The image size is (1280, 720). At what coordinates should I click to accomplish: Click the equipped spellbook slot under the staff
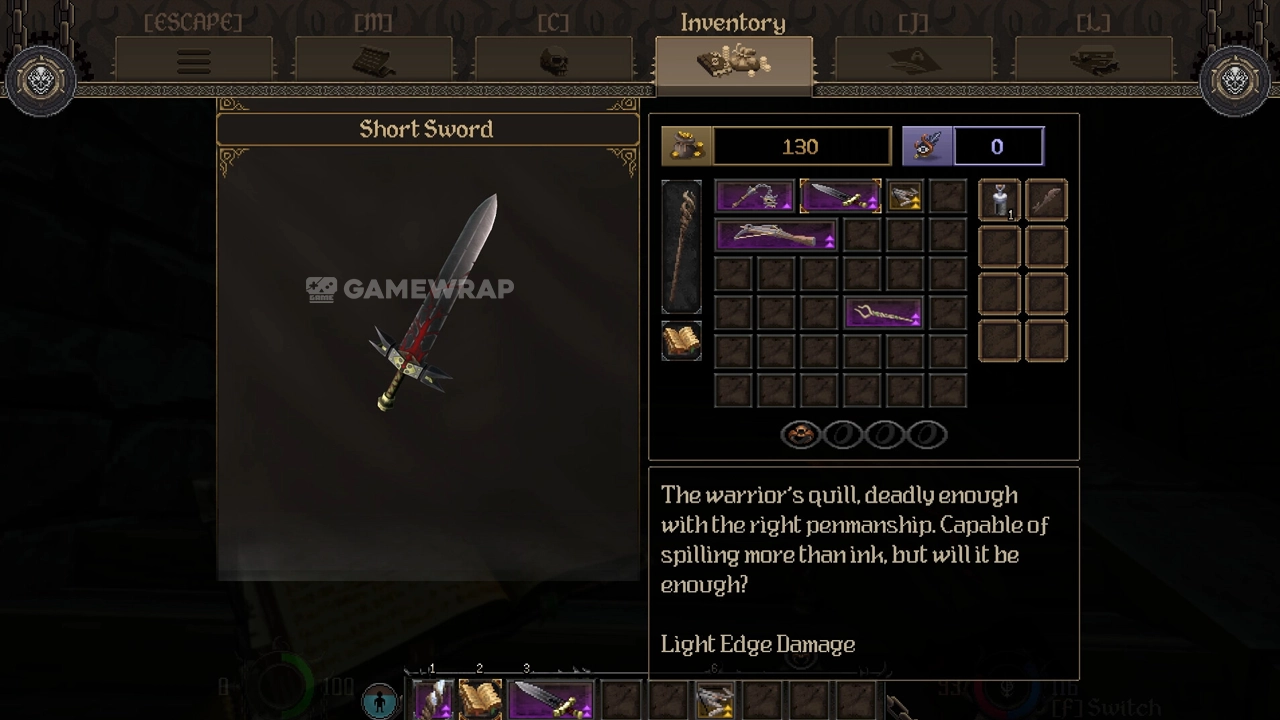(681, 341)
